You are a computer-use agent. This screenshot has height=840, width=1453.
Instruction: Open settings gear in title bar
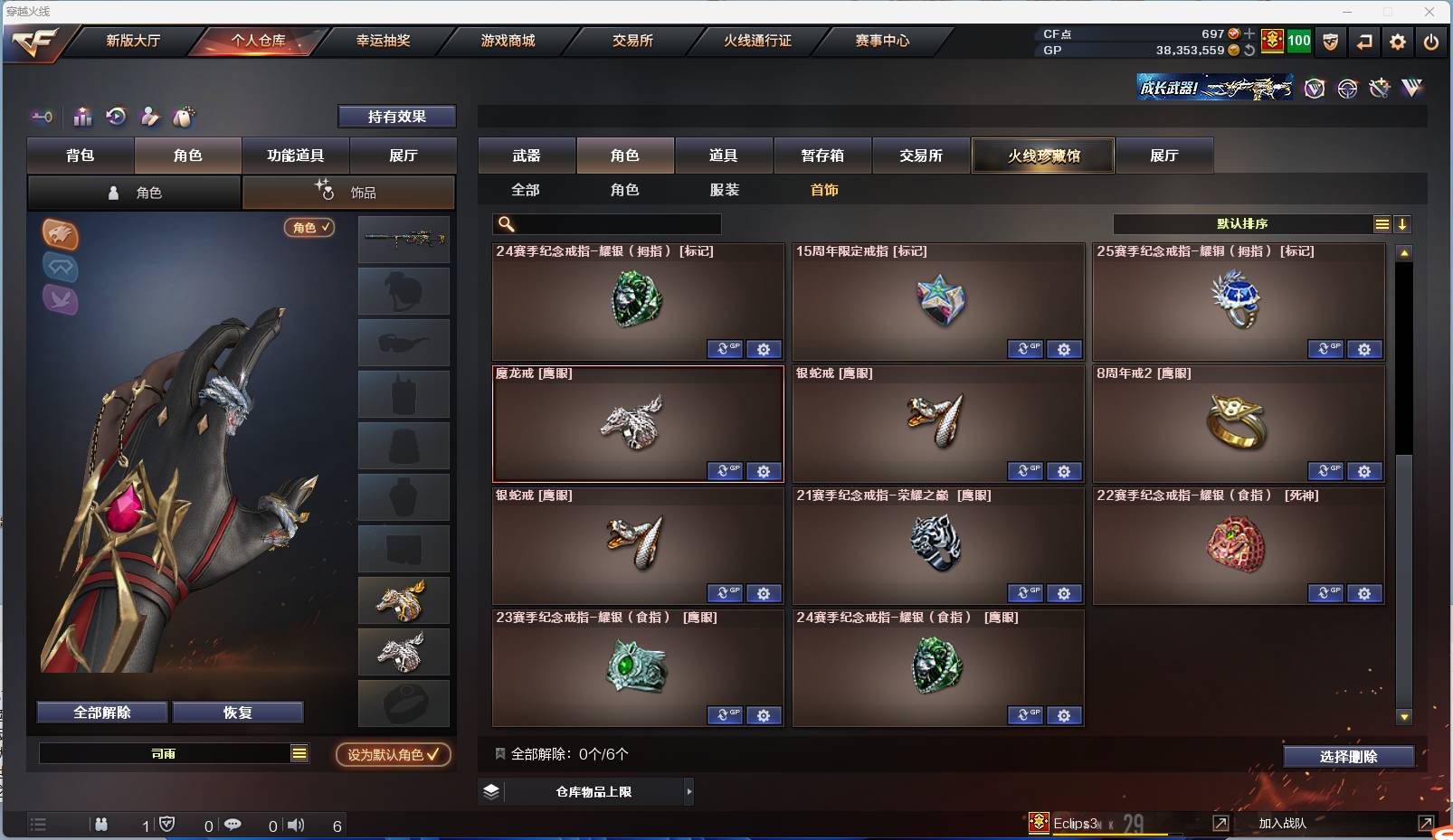(x=1397, y=42)
